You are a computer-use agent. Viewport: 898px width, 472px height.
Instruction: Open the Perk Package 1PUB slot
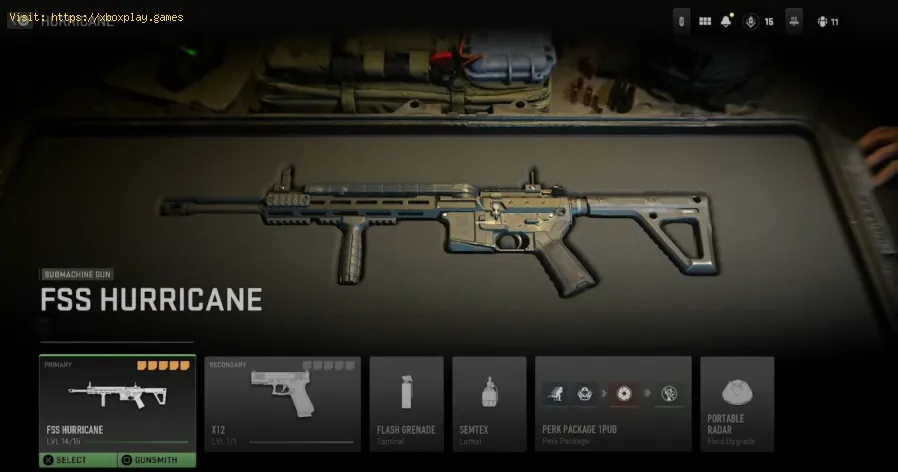click(613, 402)
